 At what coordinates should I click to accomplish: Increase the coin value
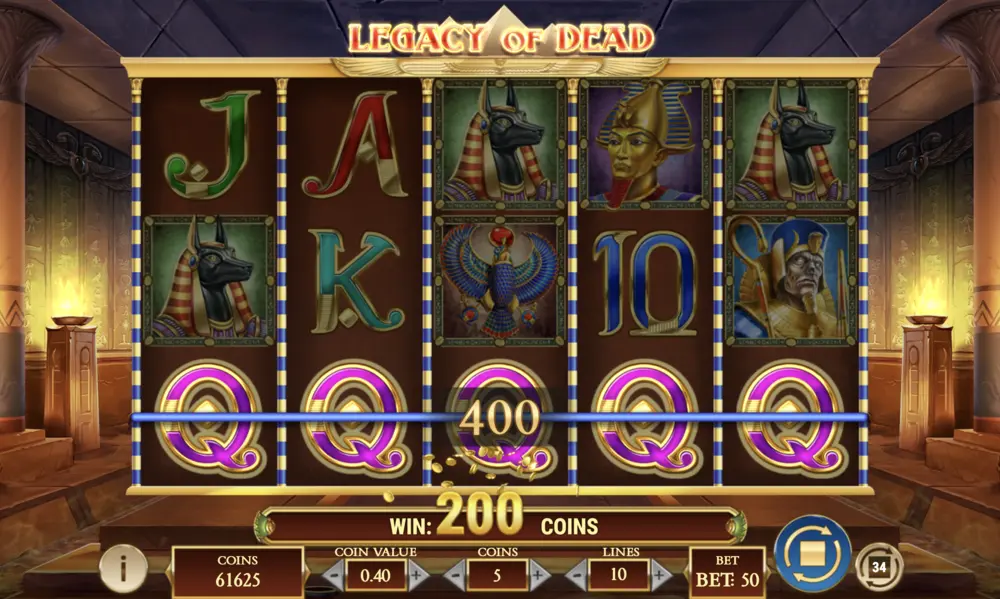point(416,575)
